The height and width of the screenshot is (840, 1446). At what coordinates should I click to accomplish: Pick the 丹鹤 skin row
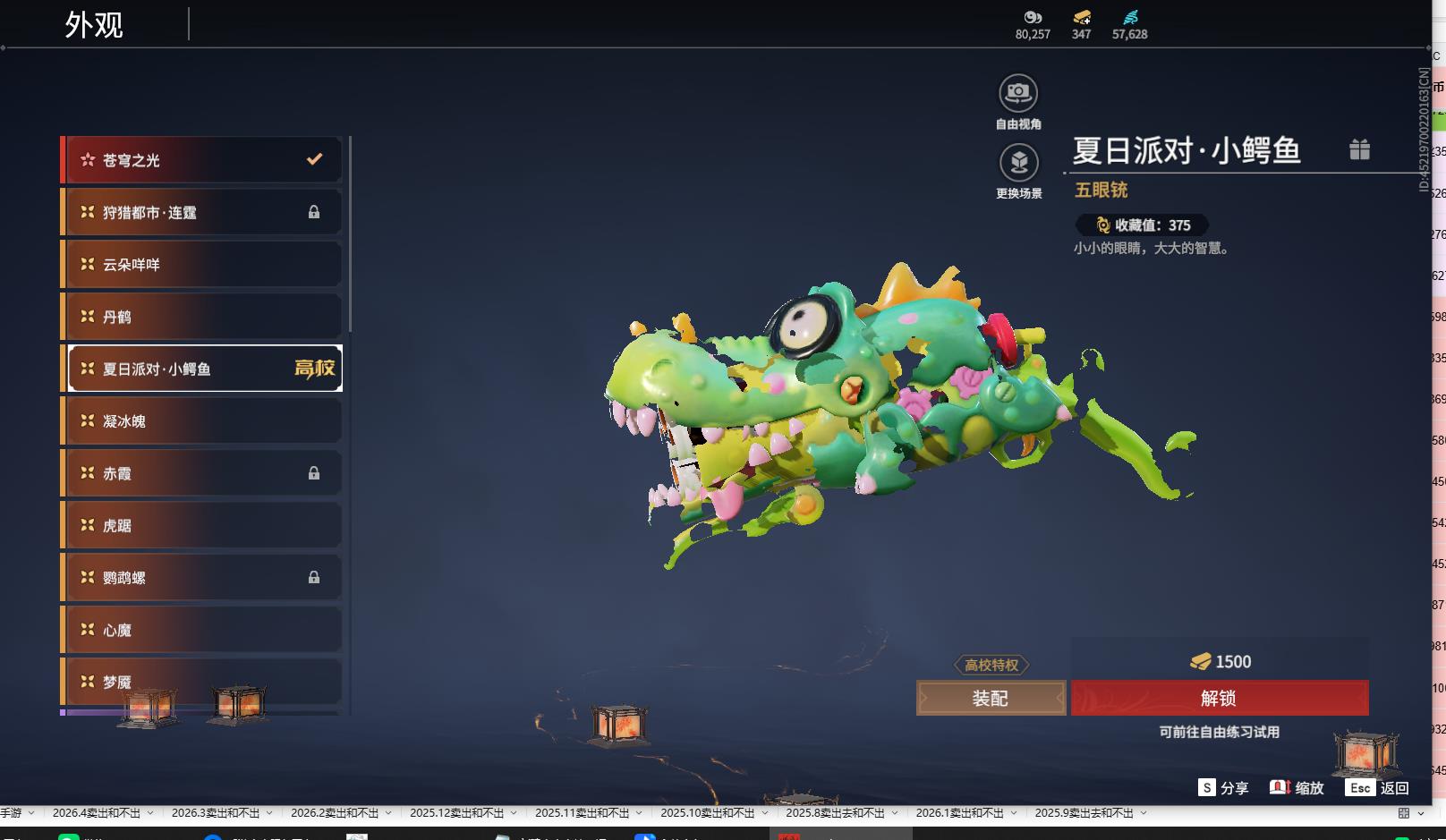[201, 317]
